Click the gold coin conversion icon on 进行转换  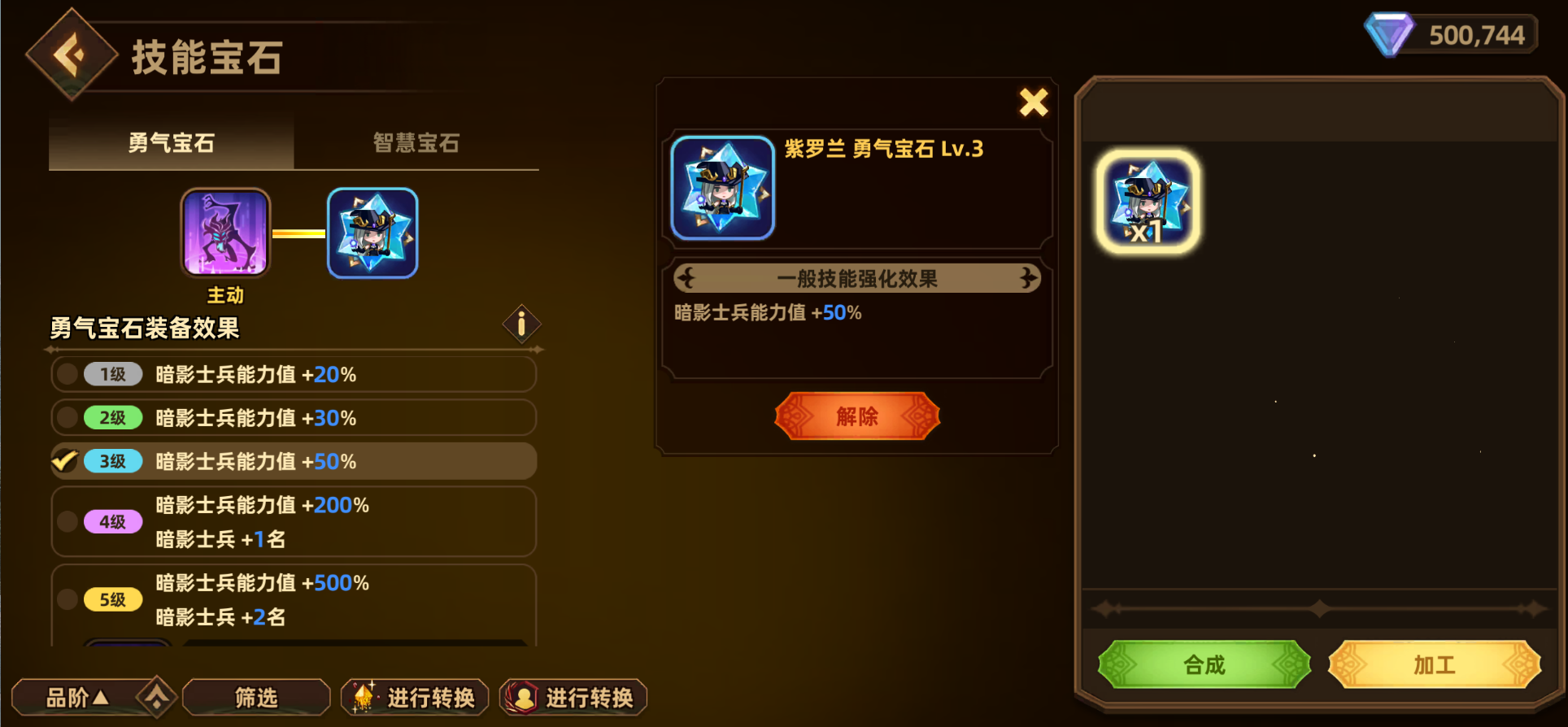(x=365, y=697)
